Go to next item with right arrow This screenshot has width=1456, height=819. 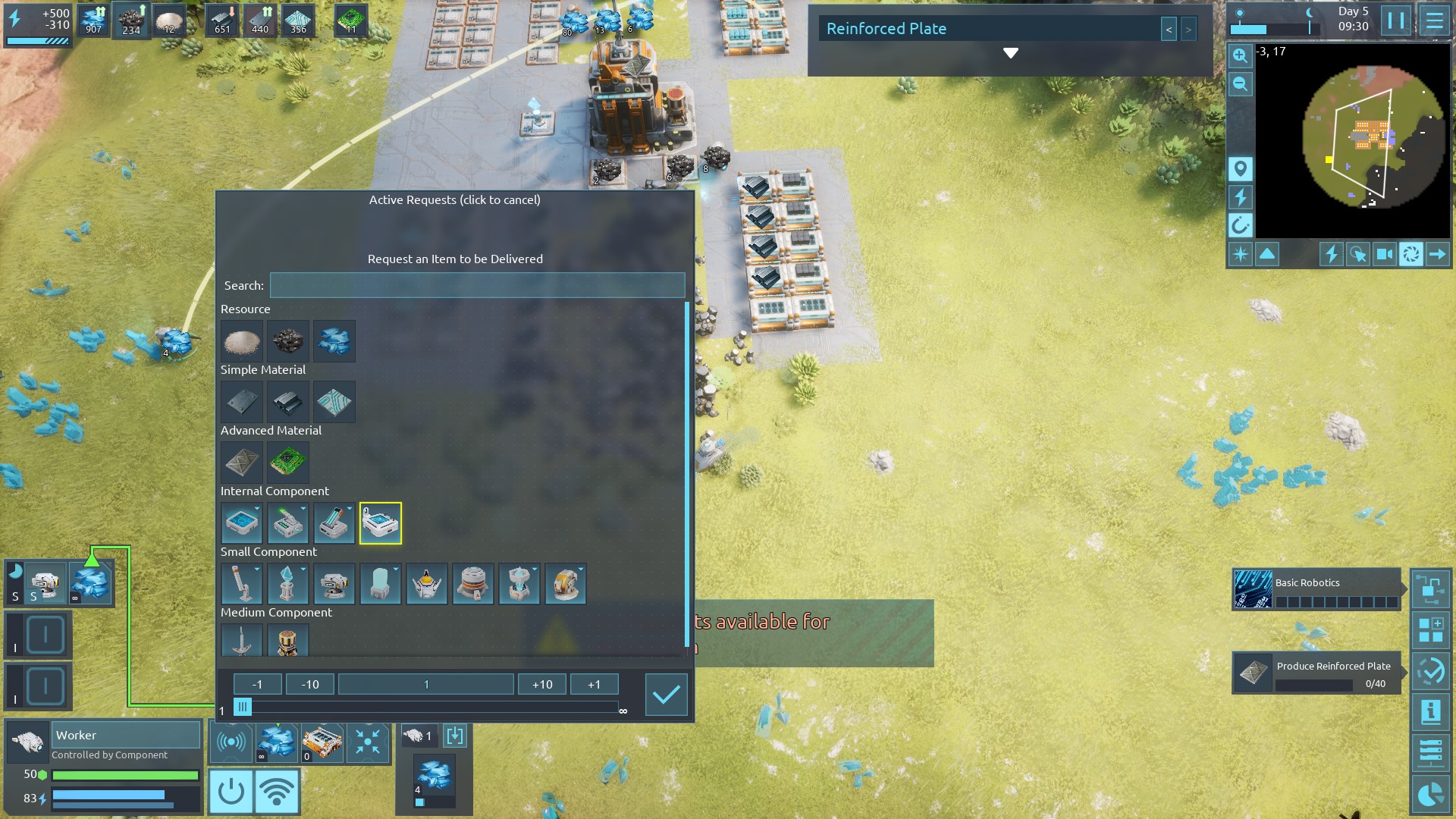click(1188, 30)
